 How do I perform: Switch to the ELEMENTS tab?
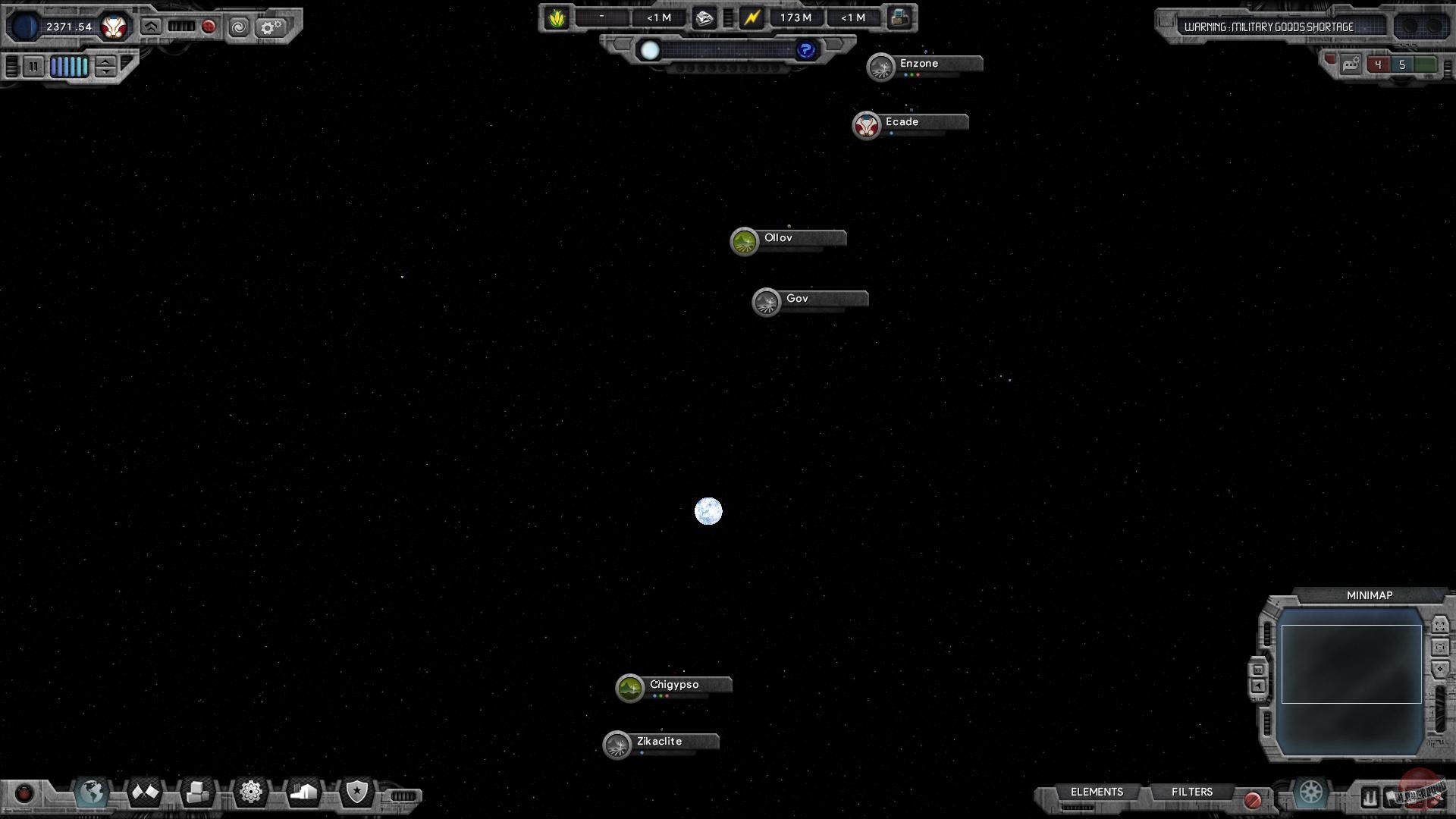(1096, 792)
